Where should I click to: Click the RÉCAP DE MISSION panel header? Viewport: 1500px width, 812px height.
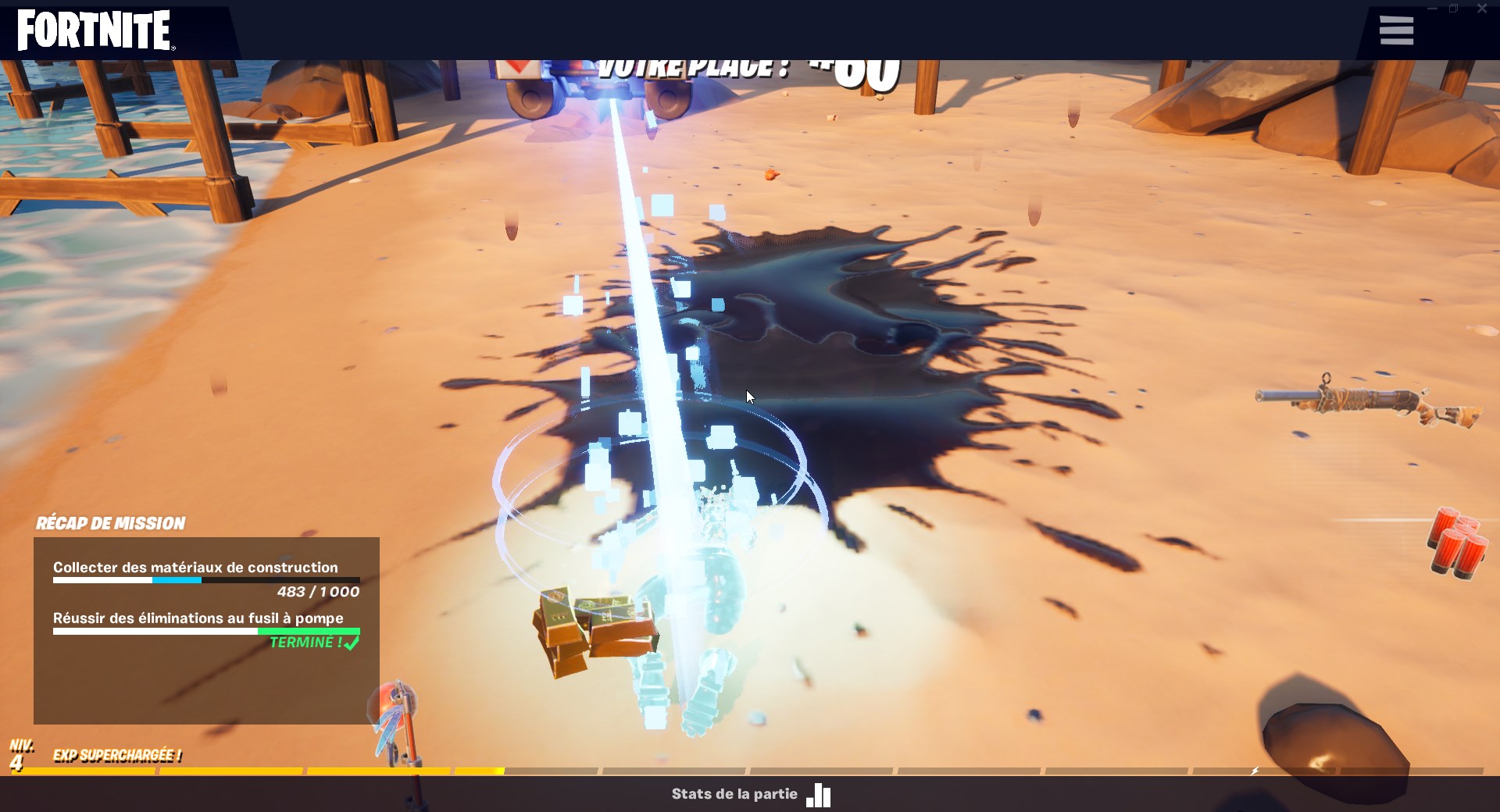[x=111, y=523]
